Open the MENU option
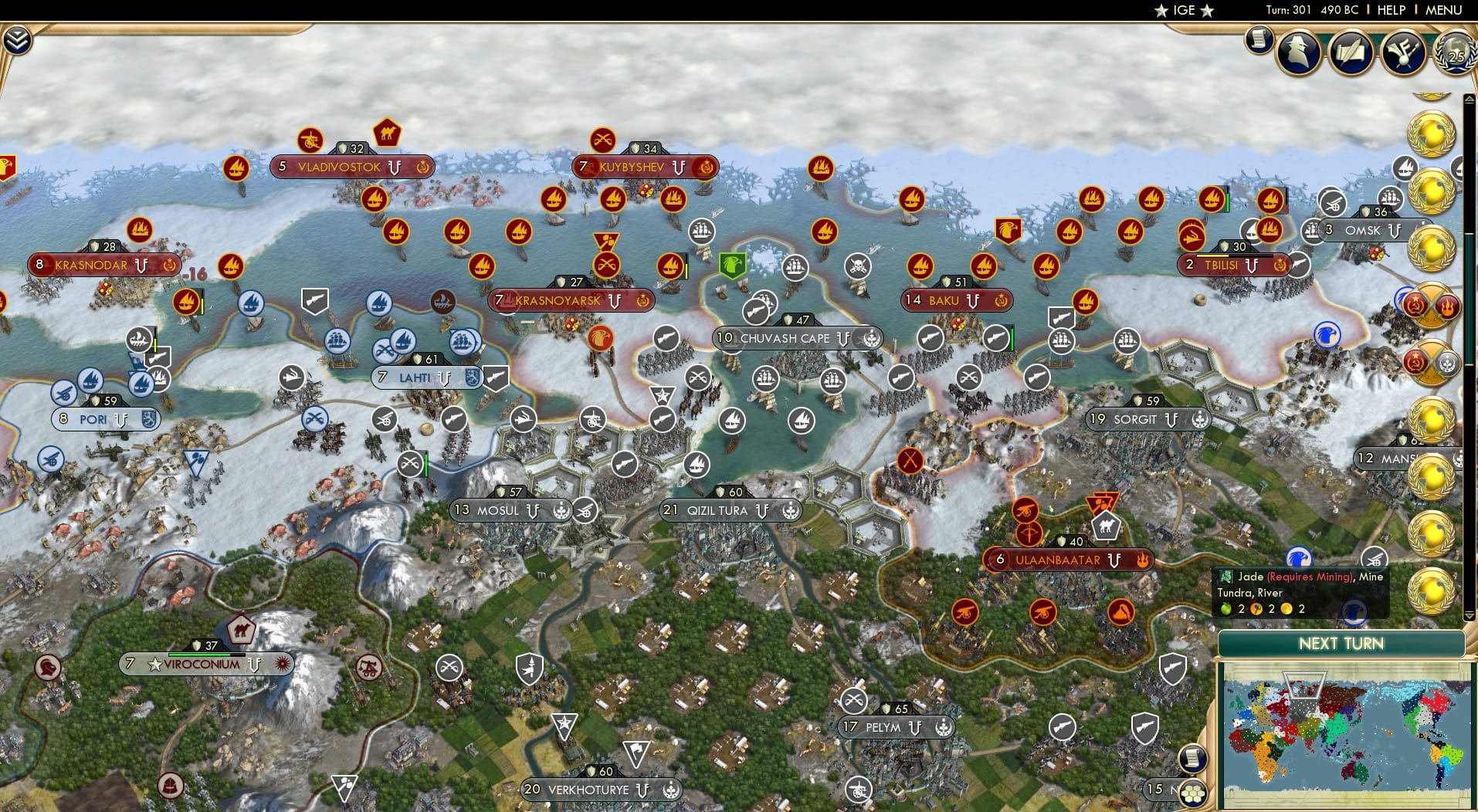 tap(1446, 10)
